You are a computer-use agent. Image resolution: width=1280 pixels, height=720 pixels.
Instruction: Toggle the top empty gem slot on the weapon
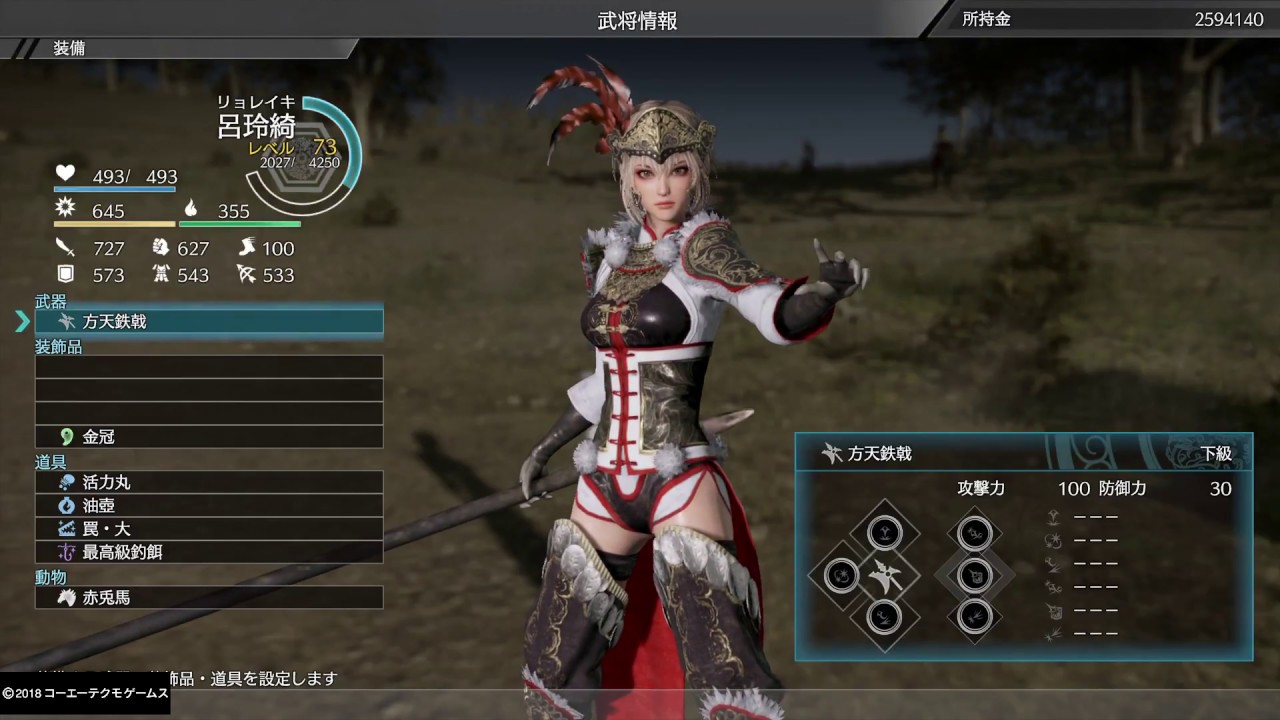pos(884,532)
